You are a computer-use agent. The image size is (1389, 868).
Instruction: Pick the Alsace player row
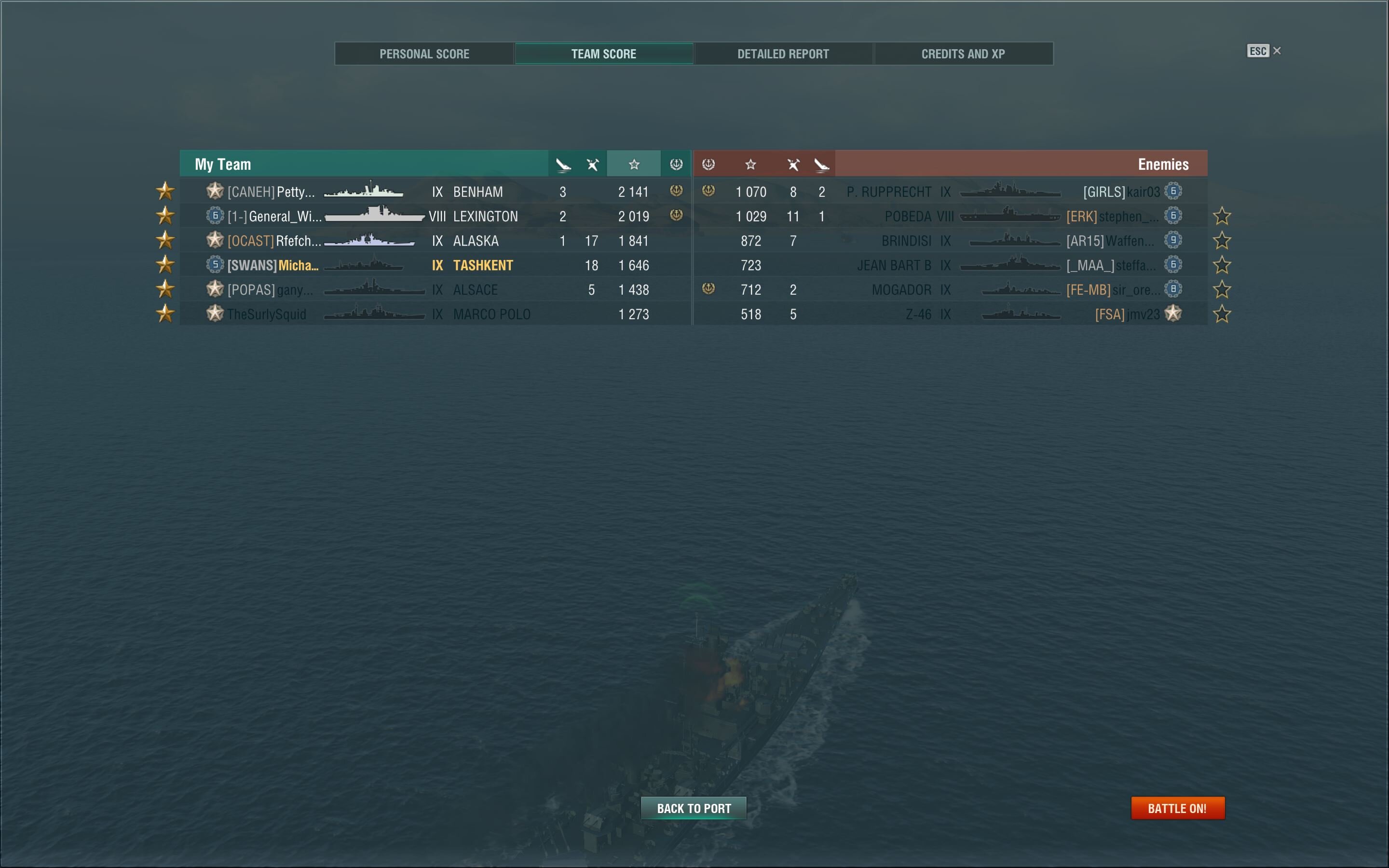(x=435, y=290)
